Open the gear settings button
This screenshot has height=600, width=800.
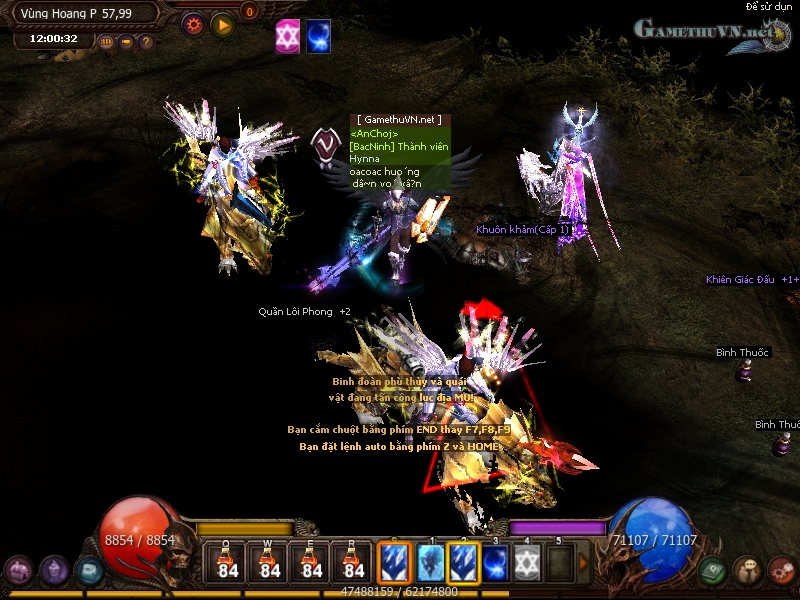(x=193, y=23)
